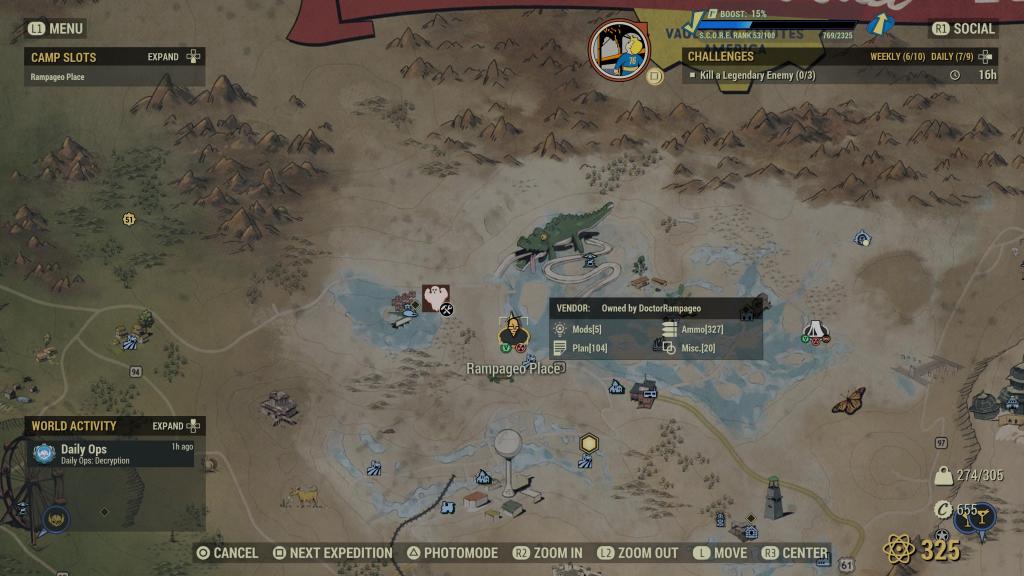This screenshot has width=1024, height=576.
Task: Select the yellow hexagon map marker
Action: pos(589,443)
